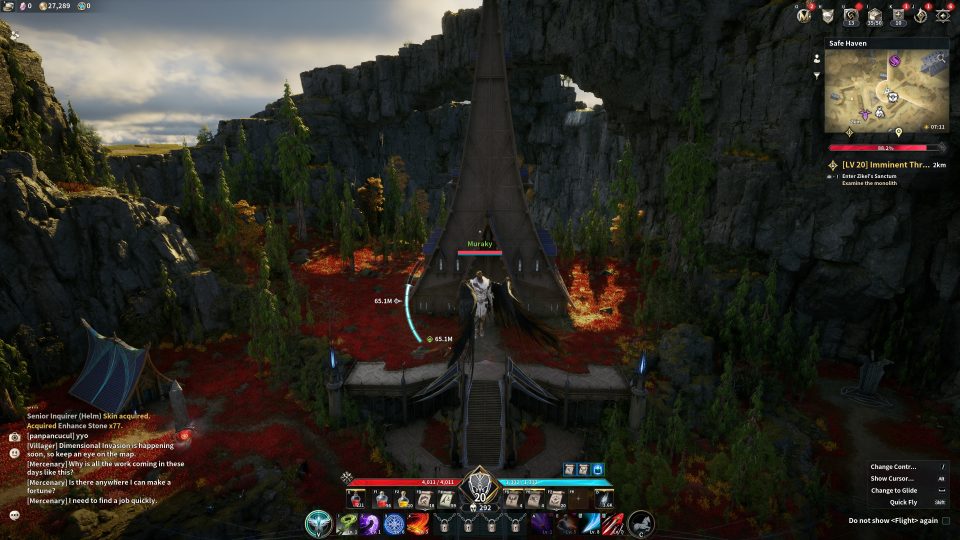Open the inventory box icon showing 35/50
The image size is (960, 540).
pyautogui.click(x=875, y=15)
